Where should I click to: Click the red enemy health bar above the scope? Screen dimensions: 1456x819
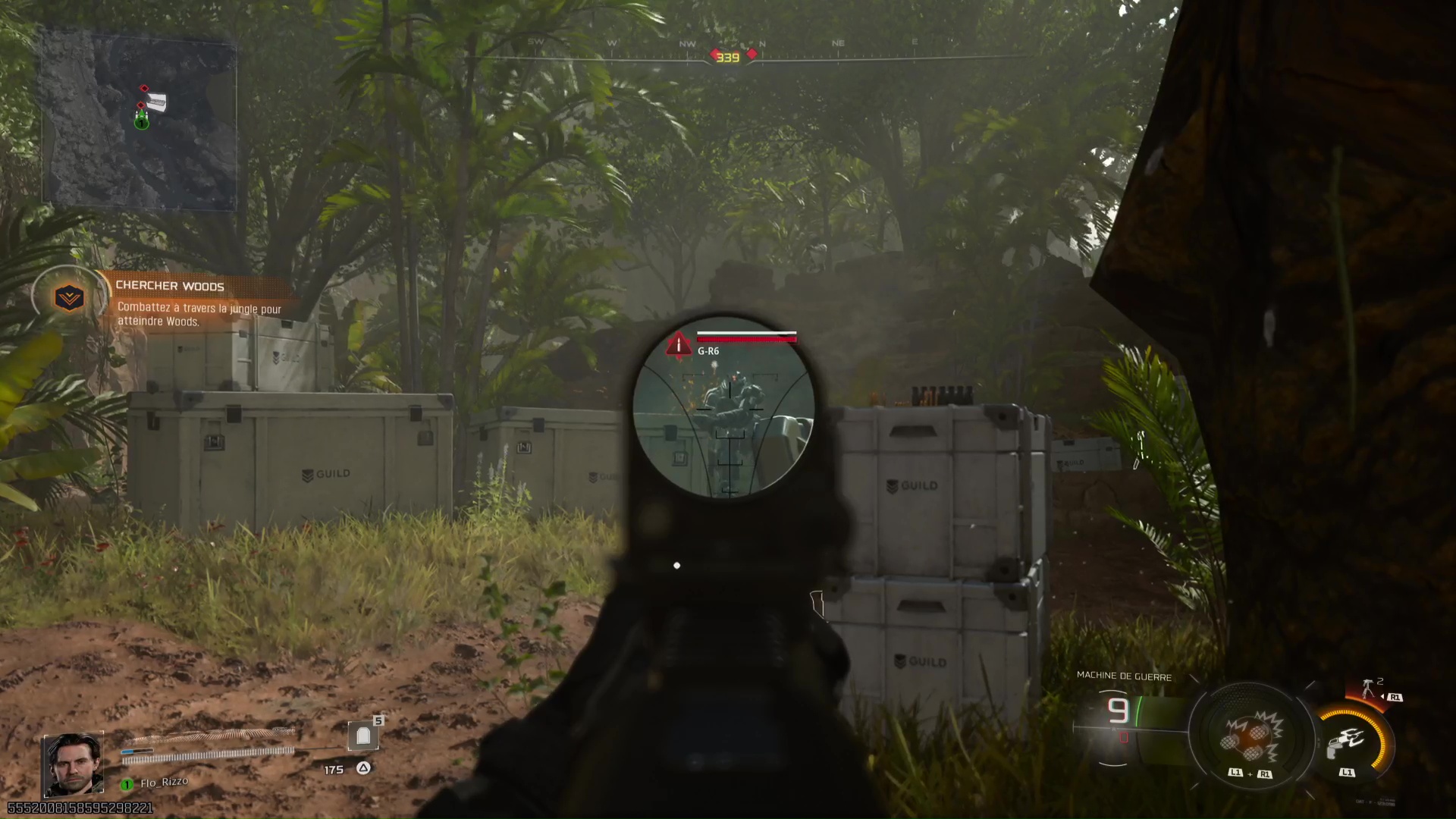point(747,333)
